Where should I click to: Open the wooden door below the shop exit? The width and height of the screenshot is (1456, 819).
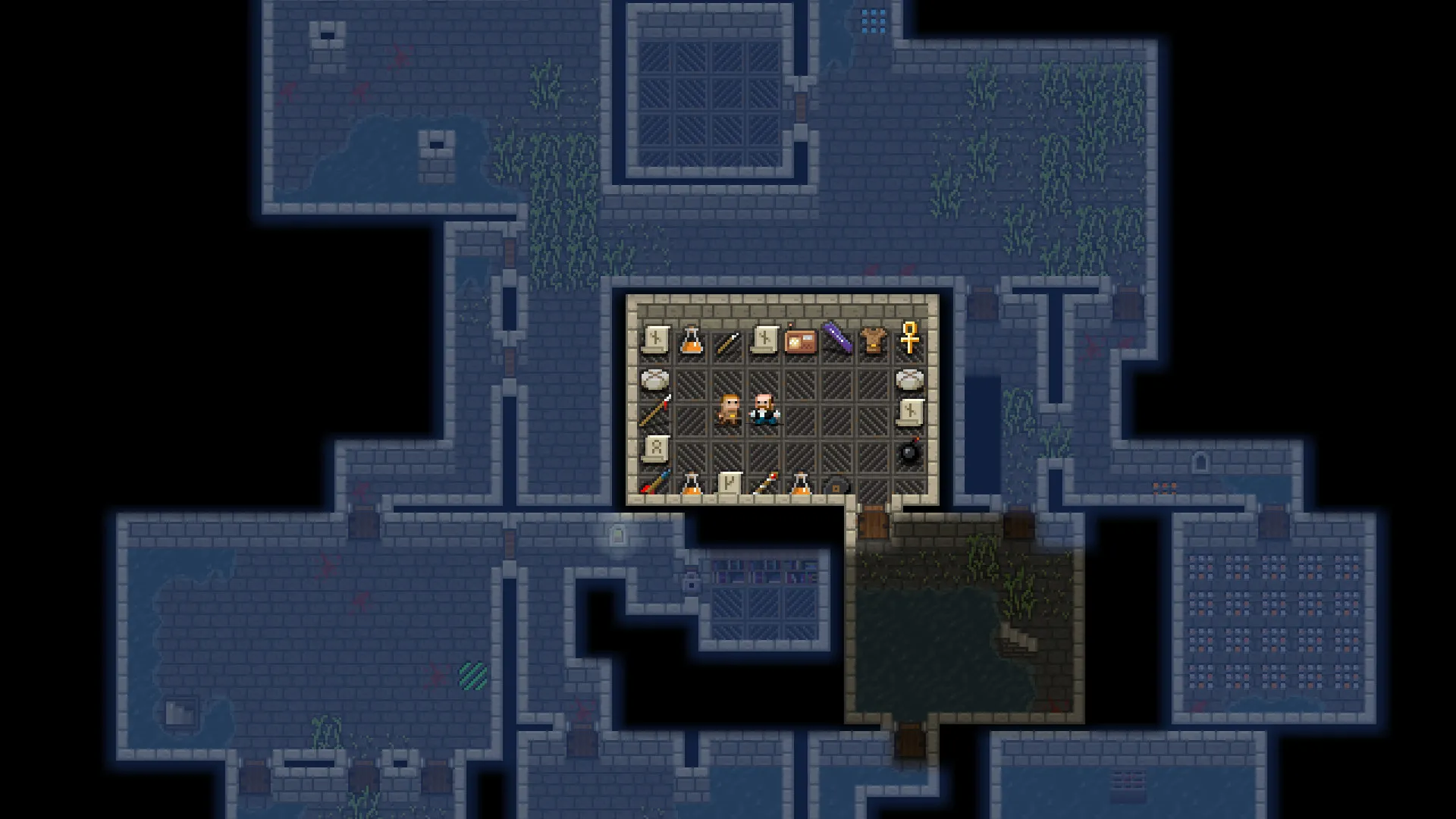[x=872, y=525]
